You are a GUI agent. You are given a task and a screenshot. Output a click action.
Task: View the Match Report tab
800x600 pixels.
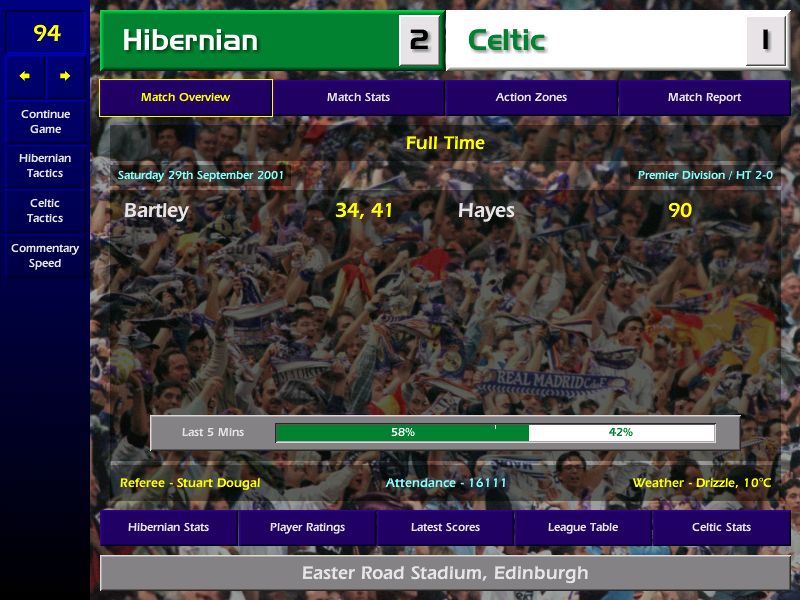[x=704, y=98]
